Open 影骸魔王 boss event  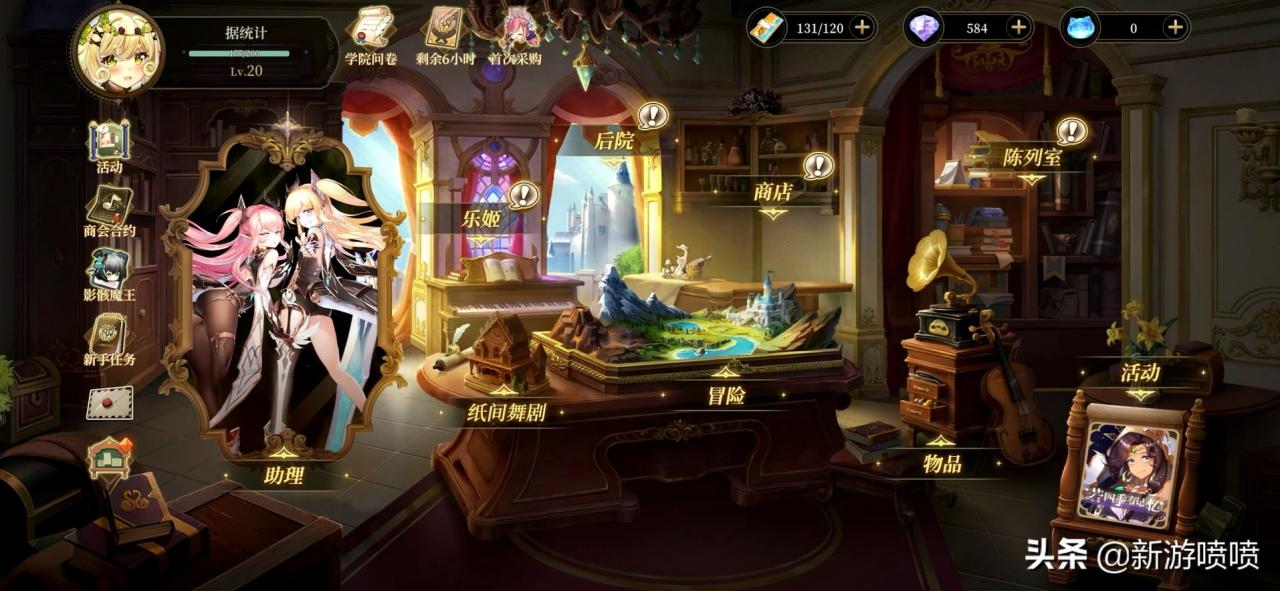coord(109,274)
